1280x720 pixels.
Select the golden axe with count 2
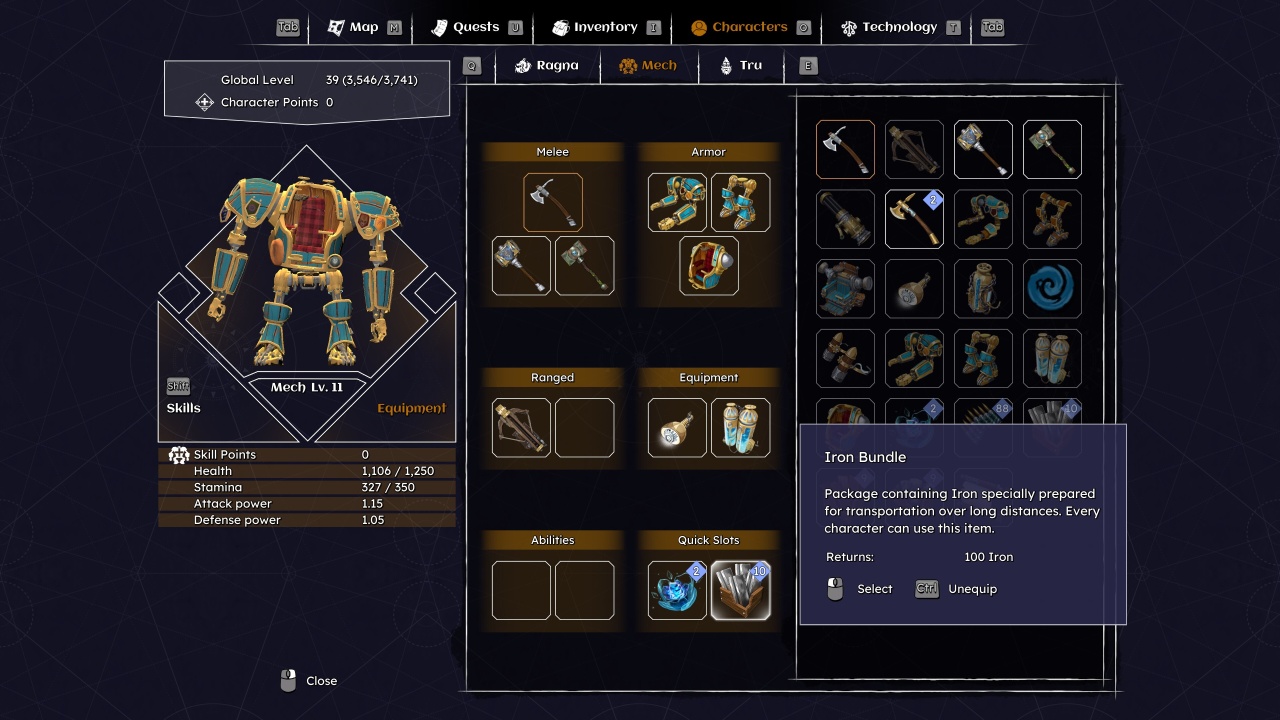click(x=914, y=219)
